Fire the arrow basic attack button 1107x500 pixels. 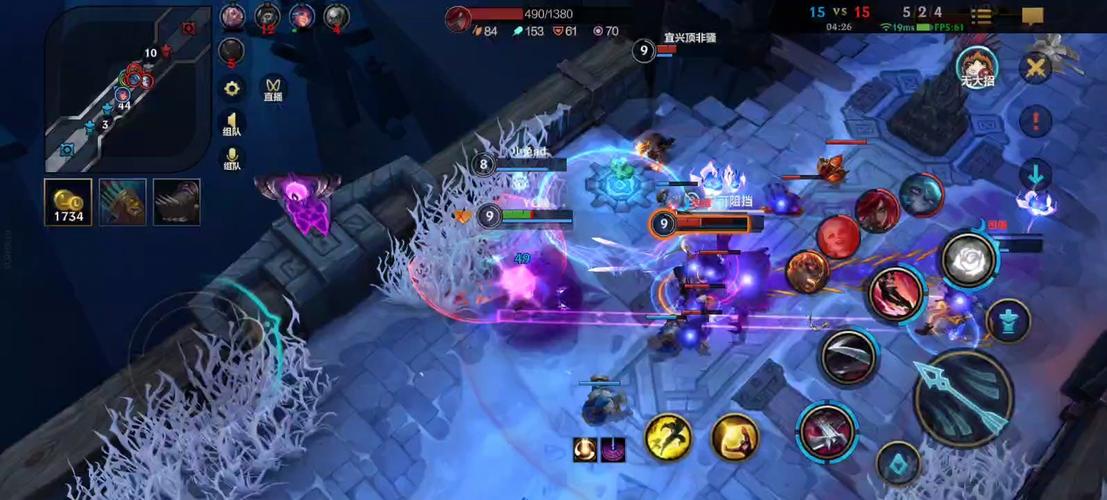[x=964, y=397]
